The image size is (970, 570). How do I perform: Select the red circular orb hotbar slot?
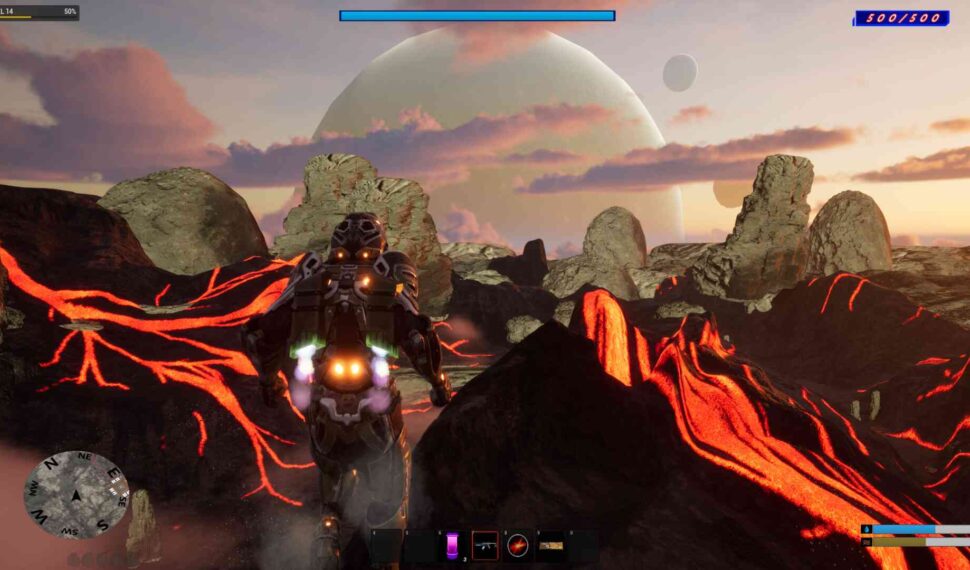click(518, 545)
